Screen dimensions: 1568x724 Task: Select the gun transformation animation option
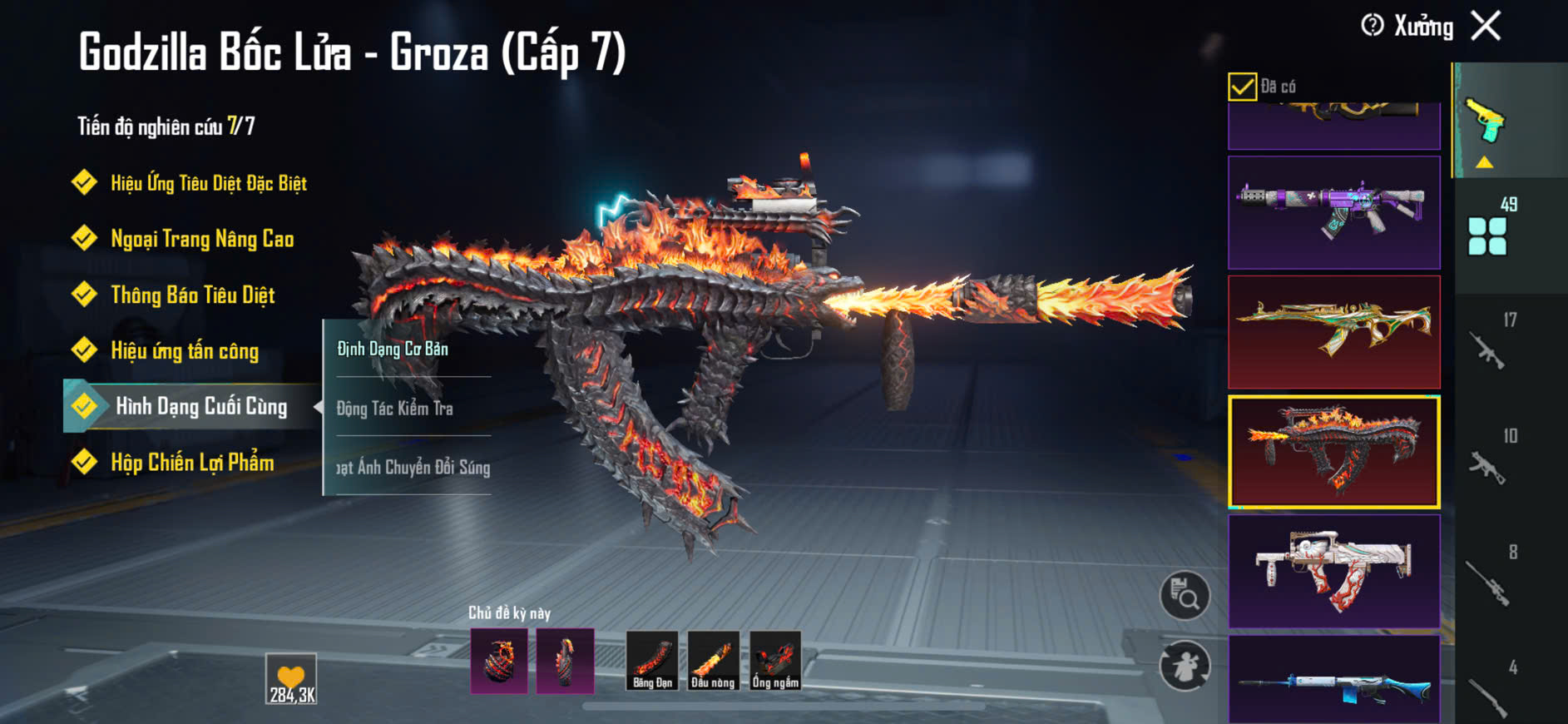pyautogui.click(x=413, y=467)
